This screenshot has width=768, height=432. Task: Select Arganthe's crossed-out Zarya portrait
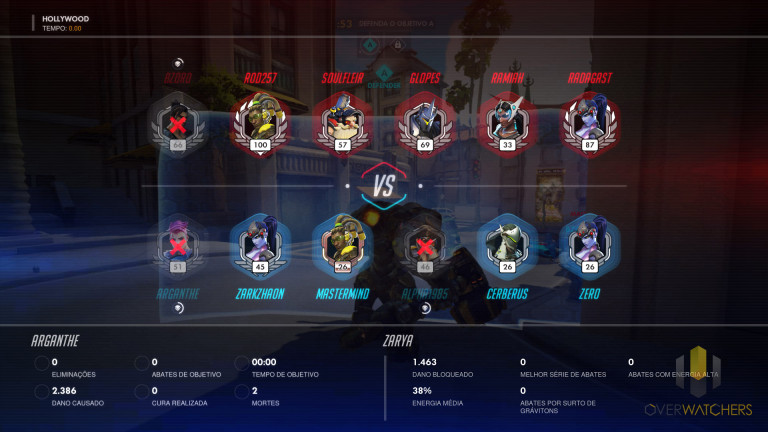pos(178,243)
